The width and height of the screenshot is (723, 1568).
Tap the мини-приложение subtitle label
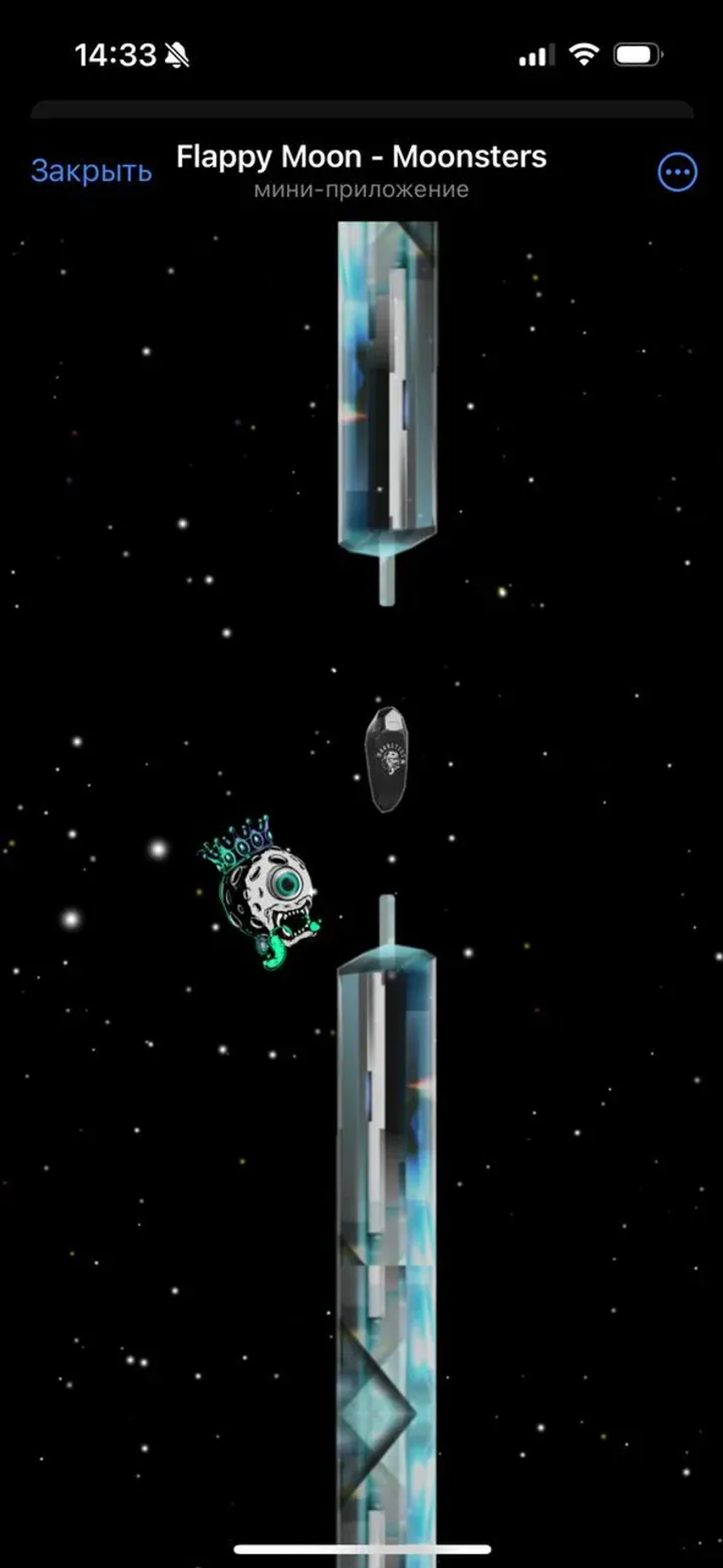(361, 189)
